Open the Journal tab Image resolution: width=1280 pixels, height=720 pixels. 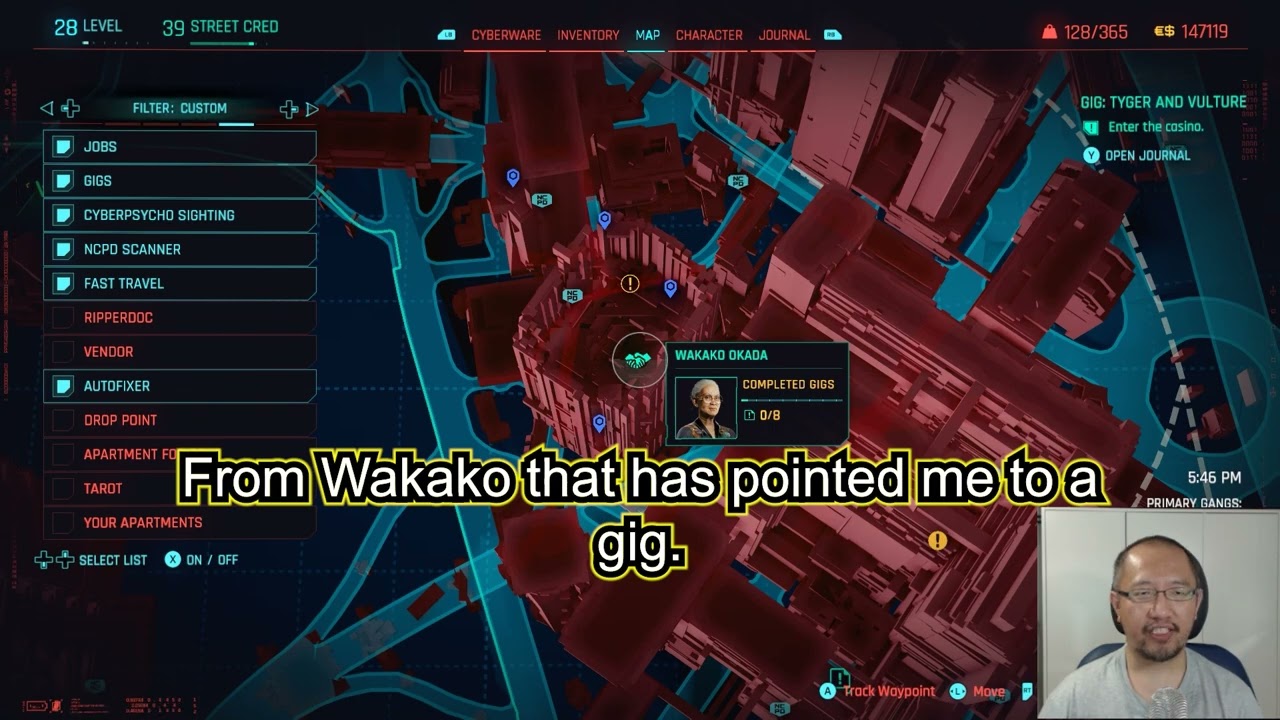tap(784, 34)
